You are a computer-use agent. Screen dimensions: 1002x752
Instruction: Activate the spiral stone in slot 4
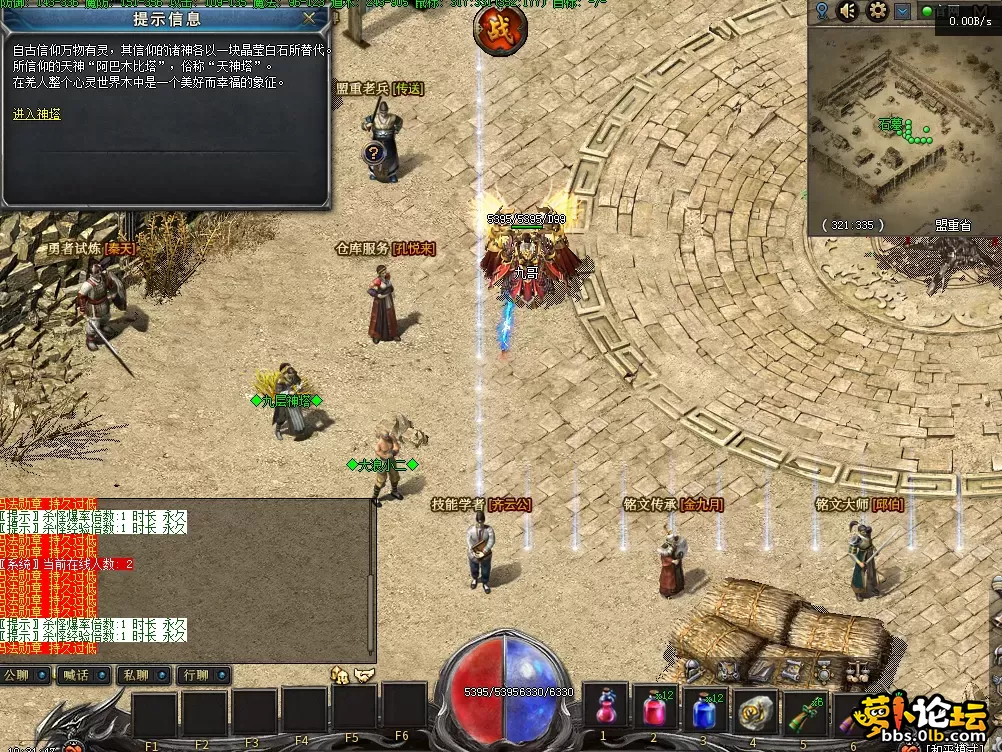(x=754, y=709)
